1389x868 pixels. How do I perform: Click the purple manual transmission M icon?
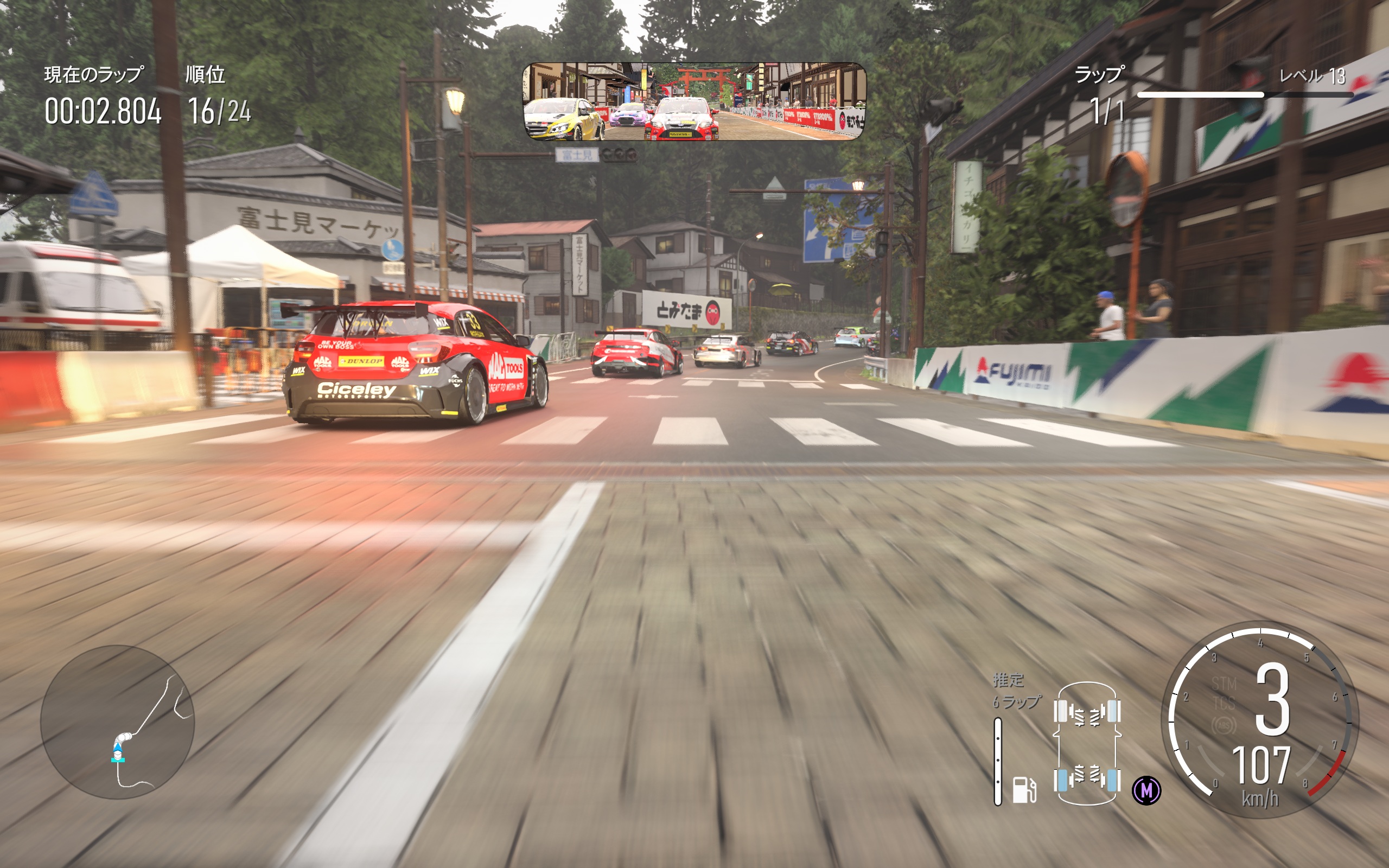click(1146, 790)
